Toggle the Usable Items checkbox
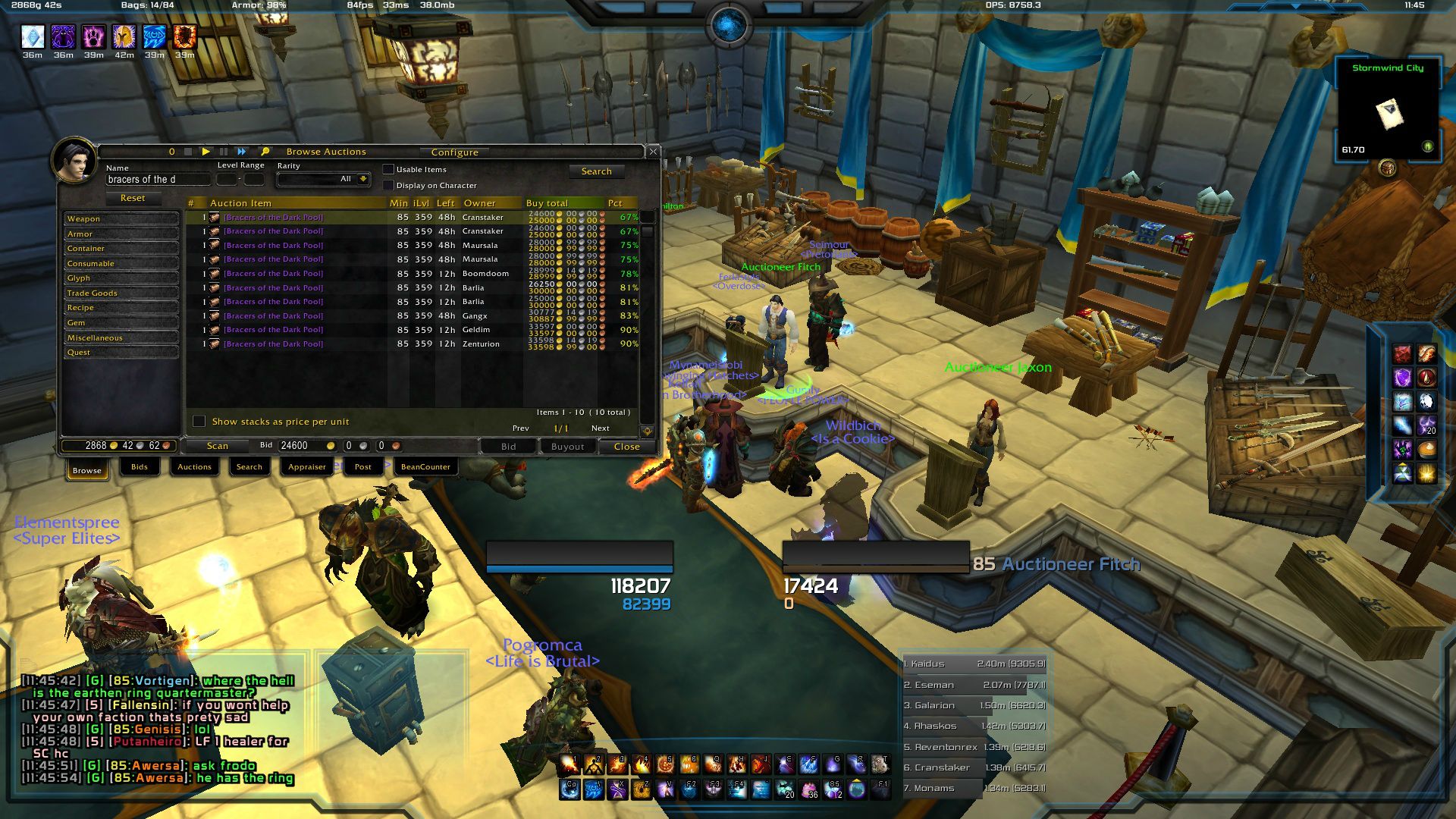 (x=388, y=169)
